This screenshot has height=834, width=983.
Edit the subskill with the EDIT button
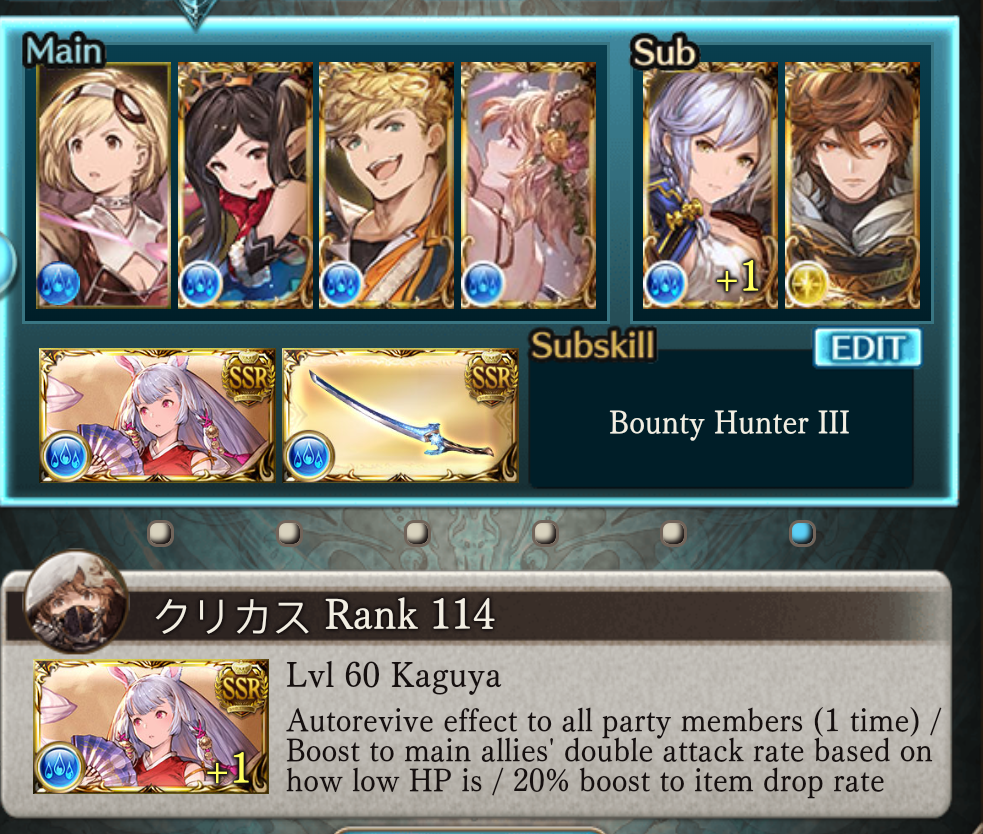click(x=867, y=348)
